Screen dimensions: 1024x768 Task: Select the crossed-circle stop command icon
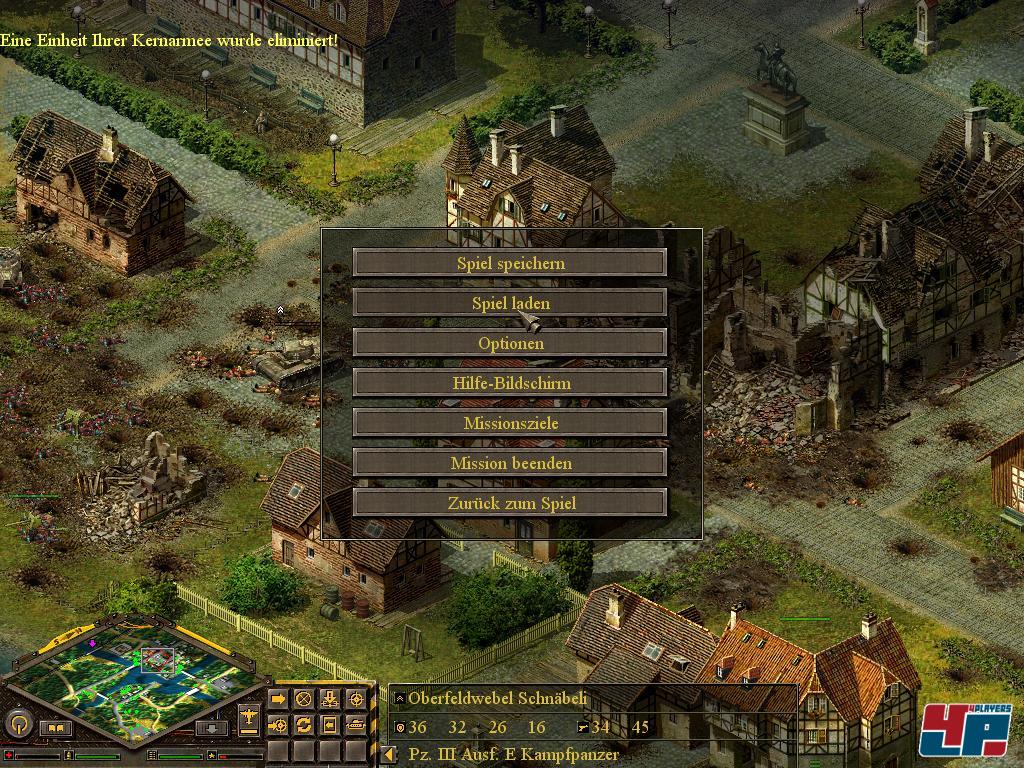pyautogui.click(x=303, y=698)
